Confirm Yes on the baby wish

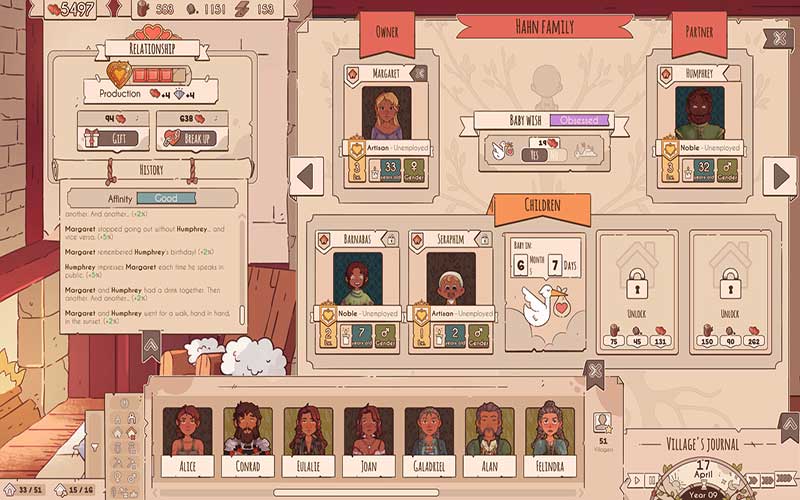click(510, 153)
